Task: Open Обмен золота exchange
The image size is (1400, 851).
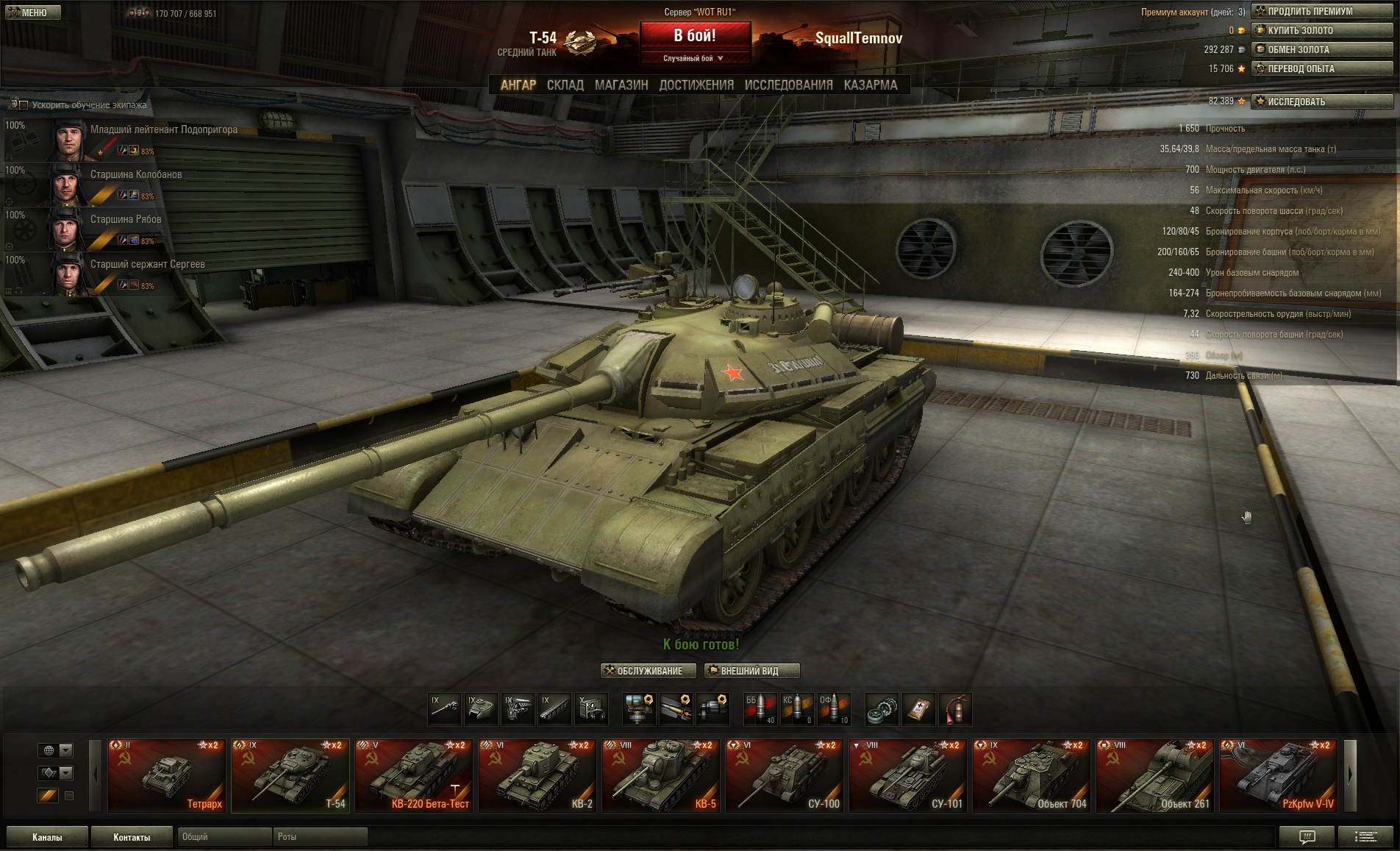Action: [x=1321, y=49]
